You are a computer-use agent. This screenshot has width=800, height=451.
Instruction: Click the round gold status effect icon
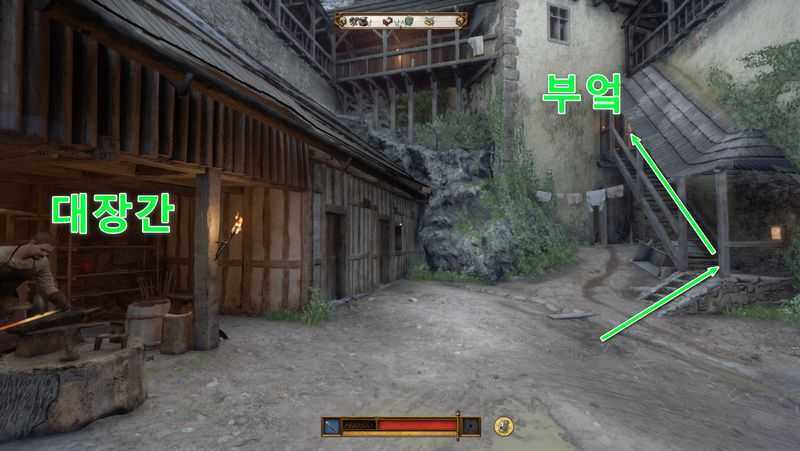(x=504, y=426)
